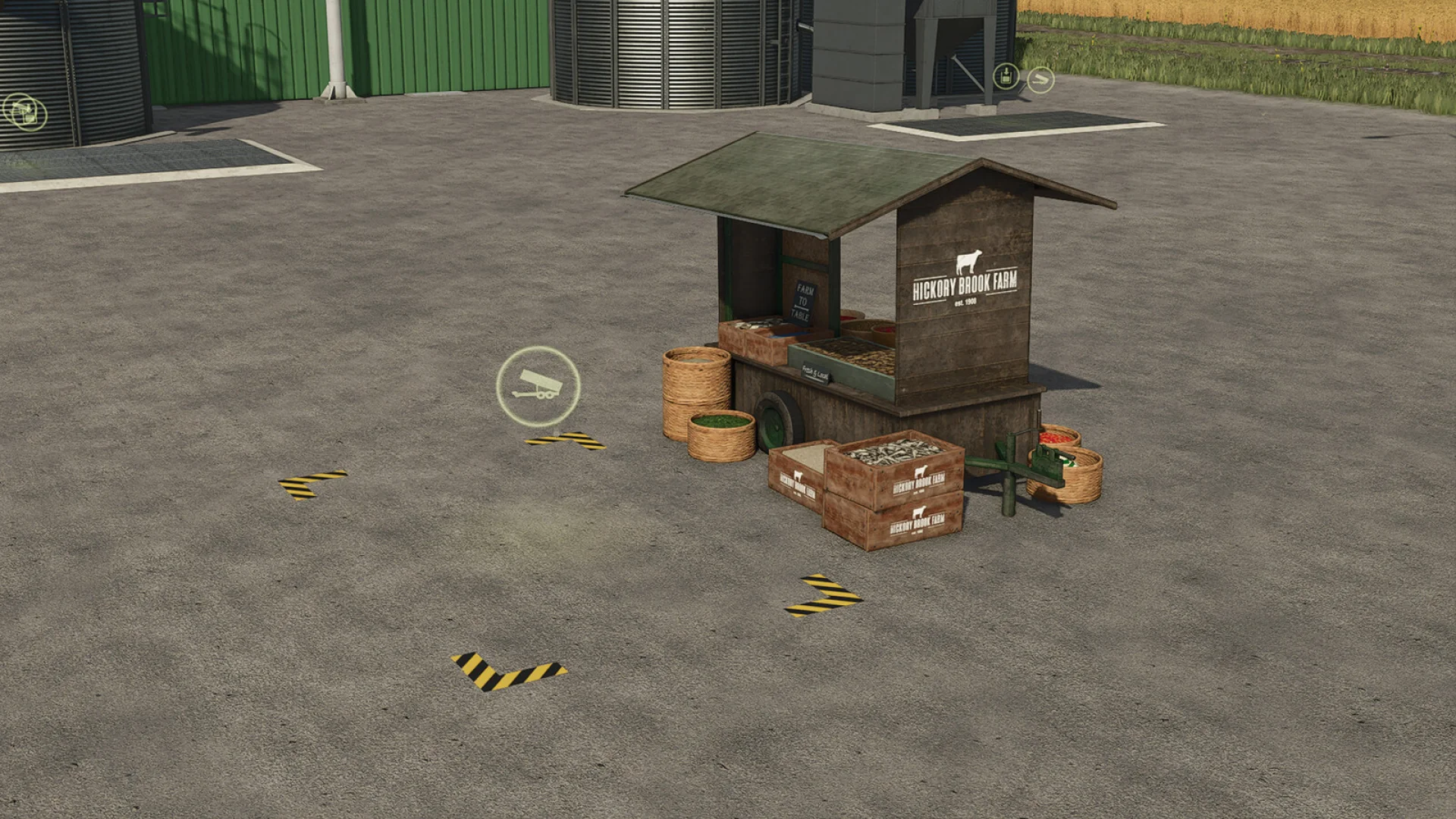
Task: Click the container fill trigger icon
Action: [1006, 76]
